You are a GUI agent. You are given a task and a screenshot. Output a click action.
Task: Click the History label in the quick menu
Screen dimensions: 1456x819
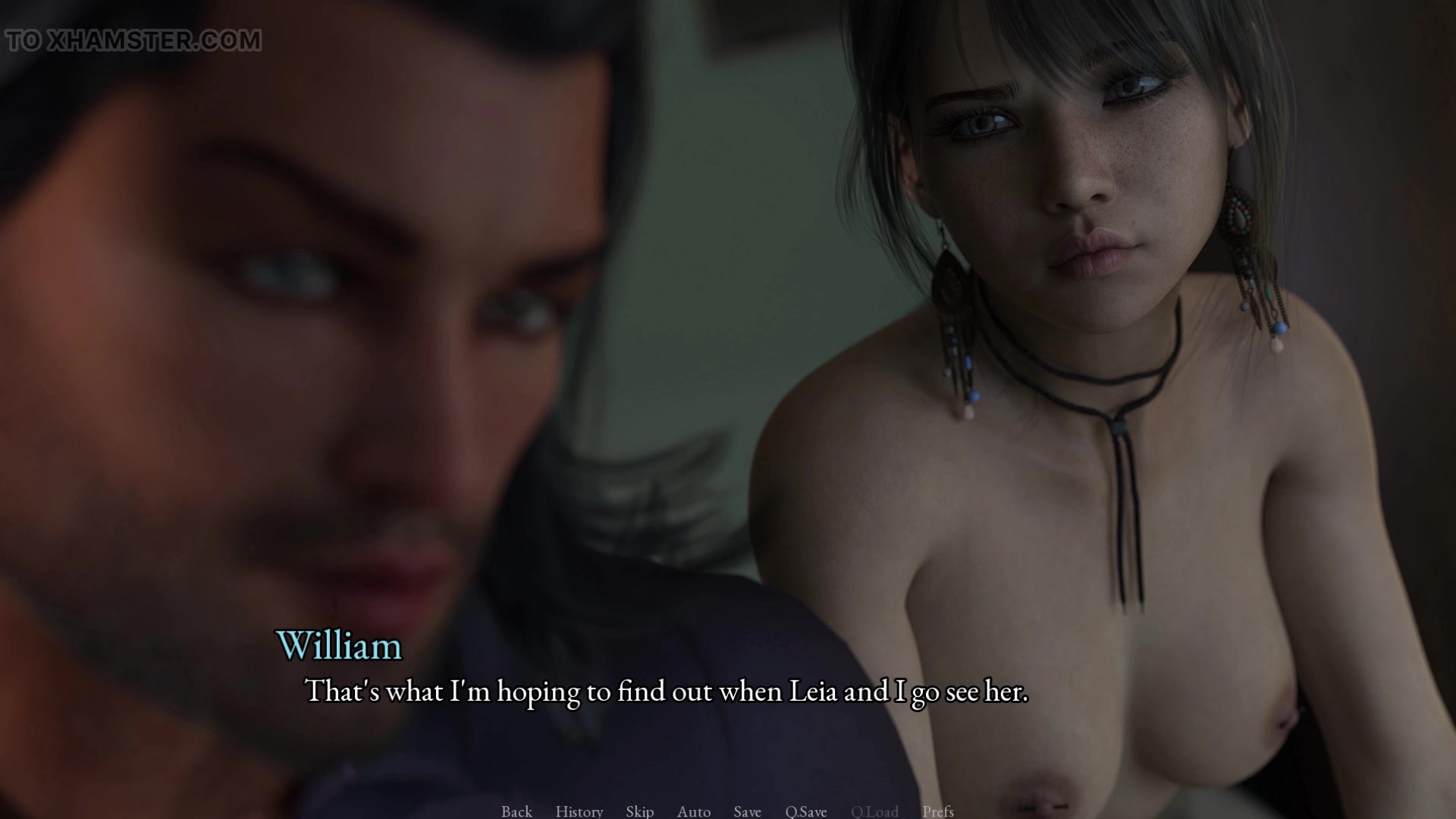coord(579,811)
